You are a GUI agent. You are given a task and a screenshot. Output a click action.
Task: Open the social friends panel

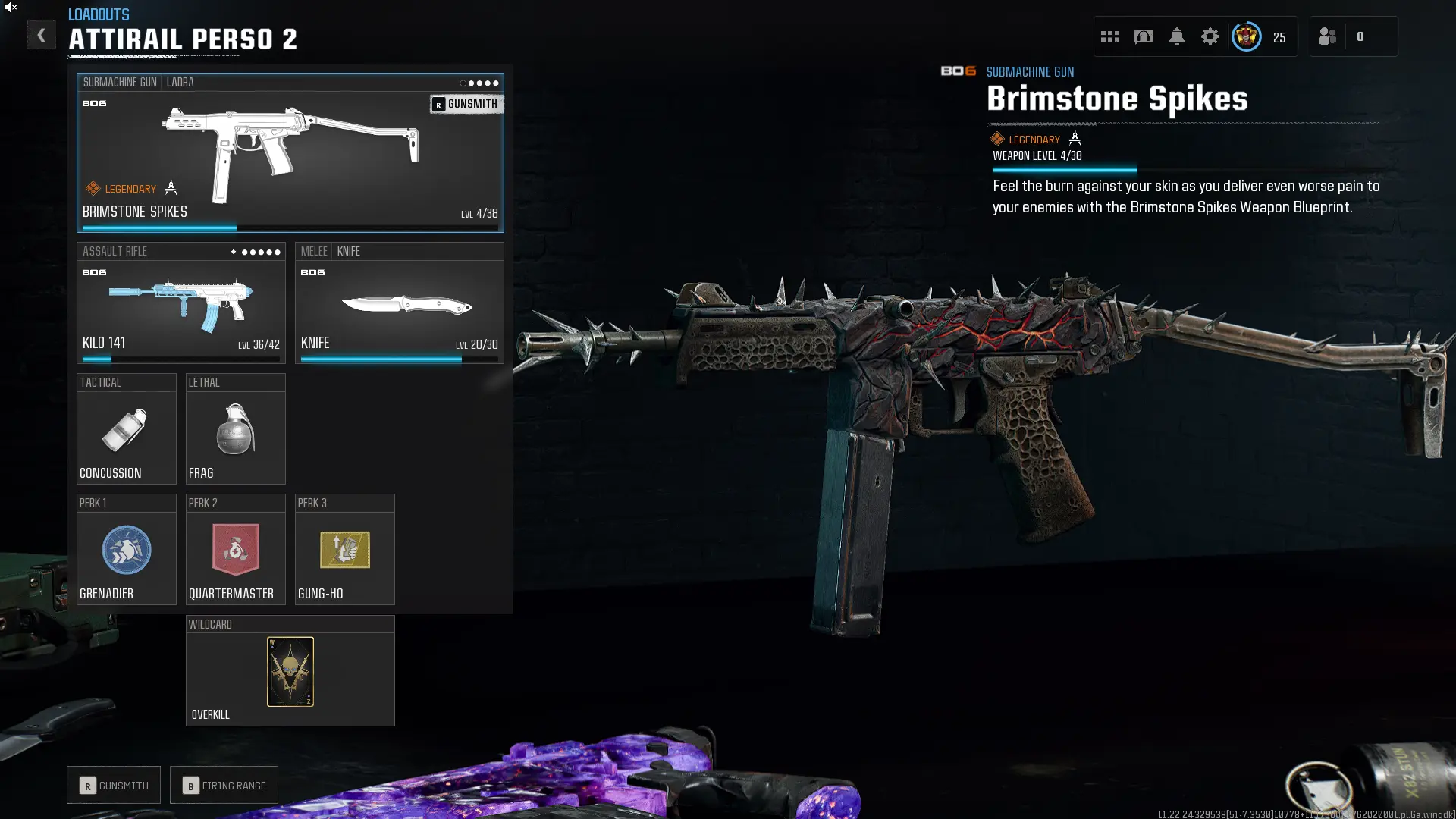(1327, 36)
